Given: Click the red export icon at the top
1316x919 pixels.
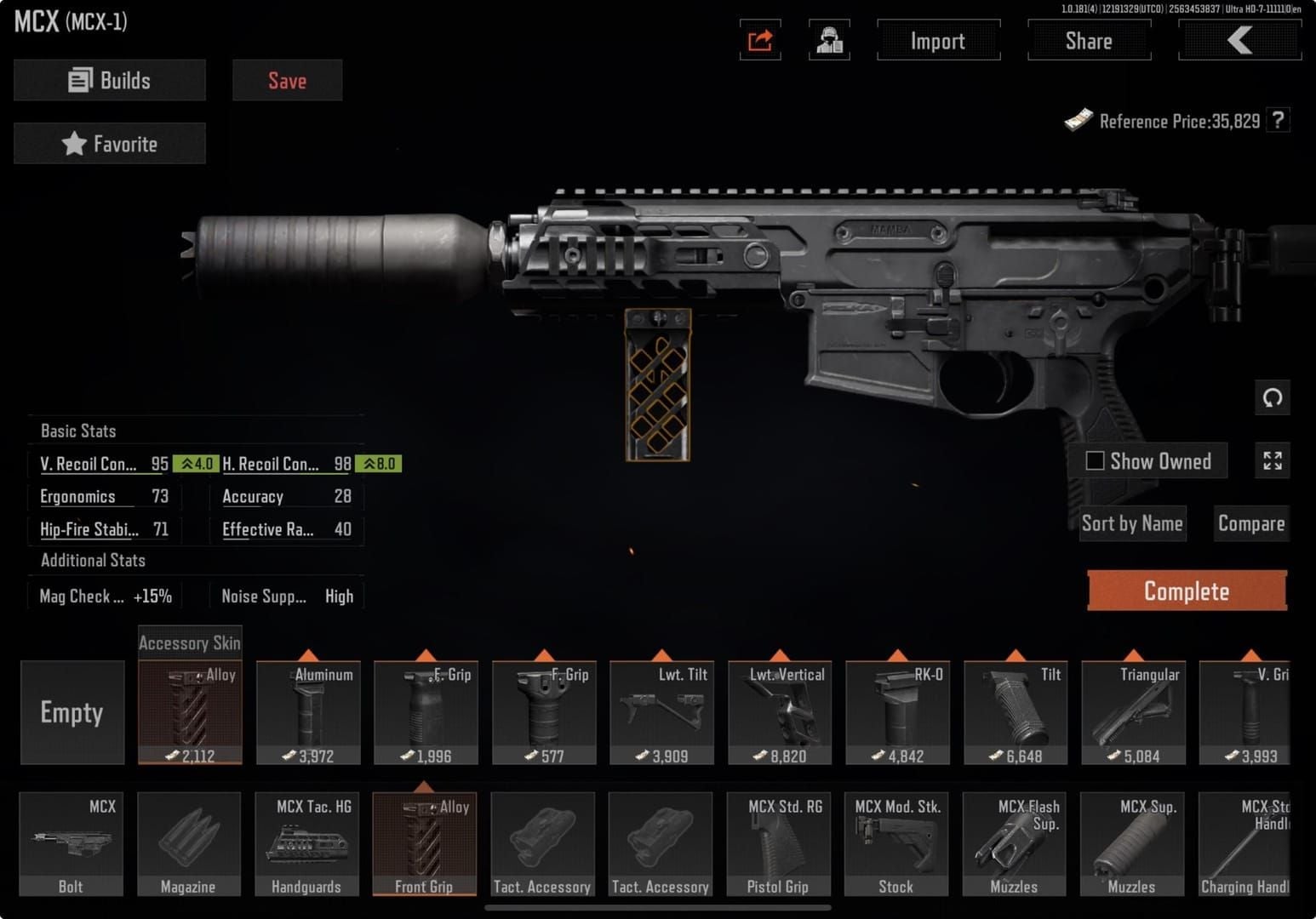Looking at the screenshot, I should pyautogui.click(x=758, y=40).
